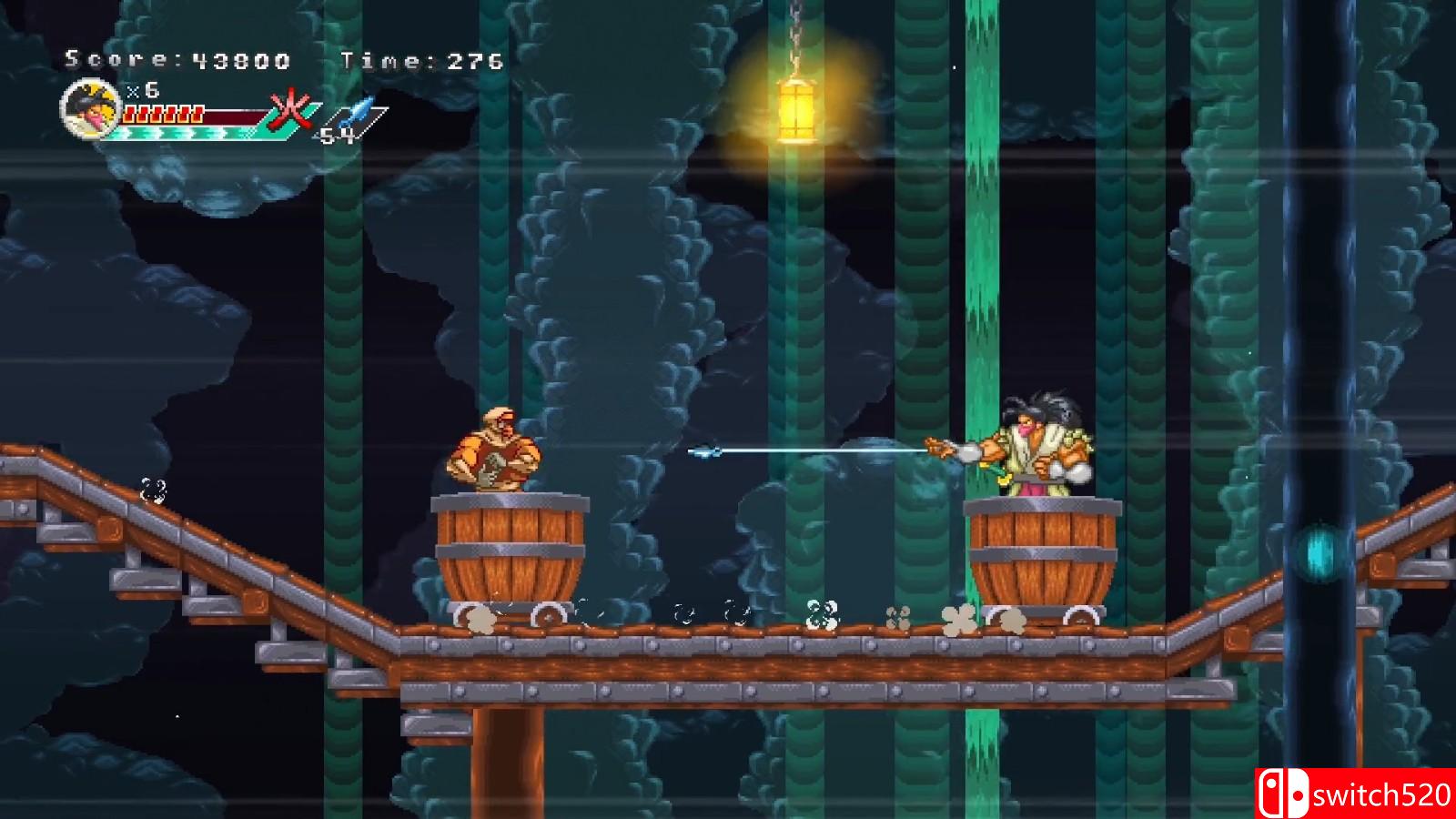Viewport: 1456px width, 819px height.
Task: Click the glowing hanging lantern
Action: point(799,106)
